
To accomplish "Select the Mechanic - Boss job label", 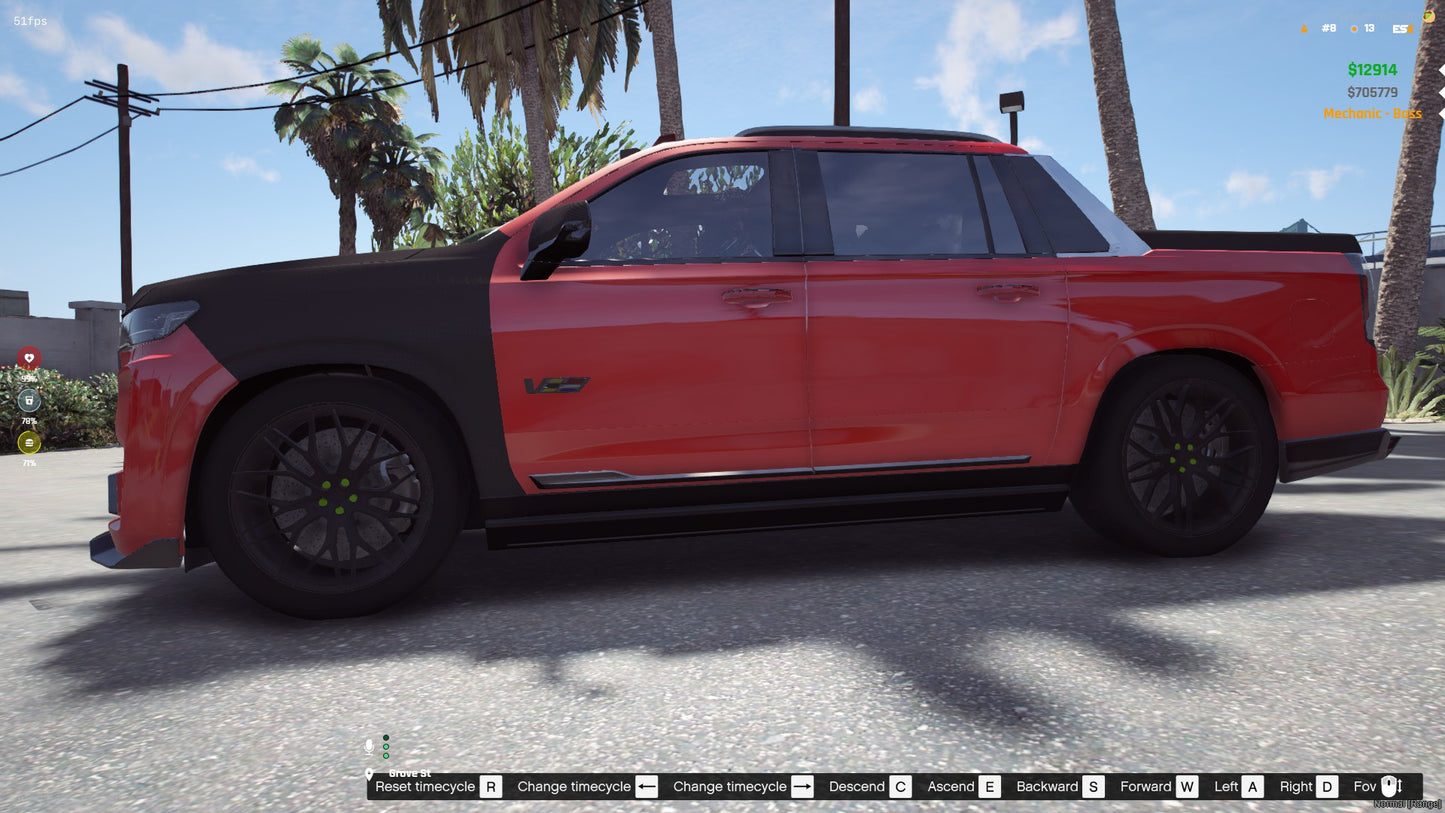I will (1372, 113).
